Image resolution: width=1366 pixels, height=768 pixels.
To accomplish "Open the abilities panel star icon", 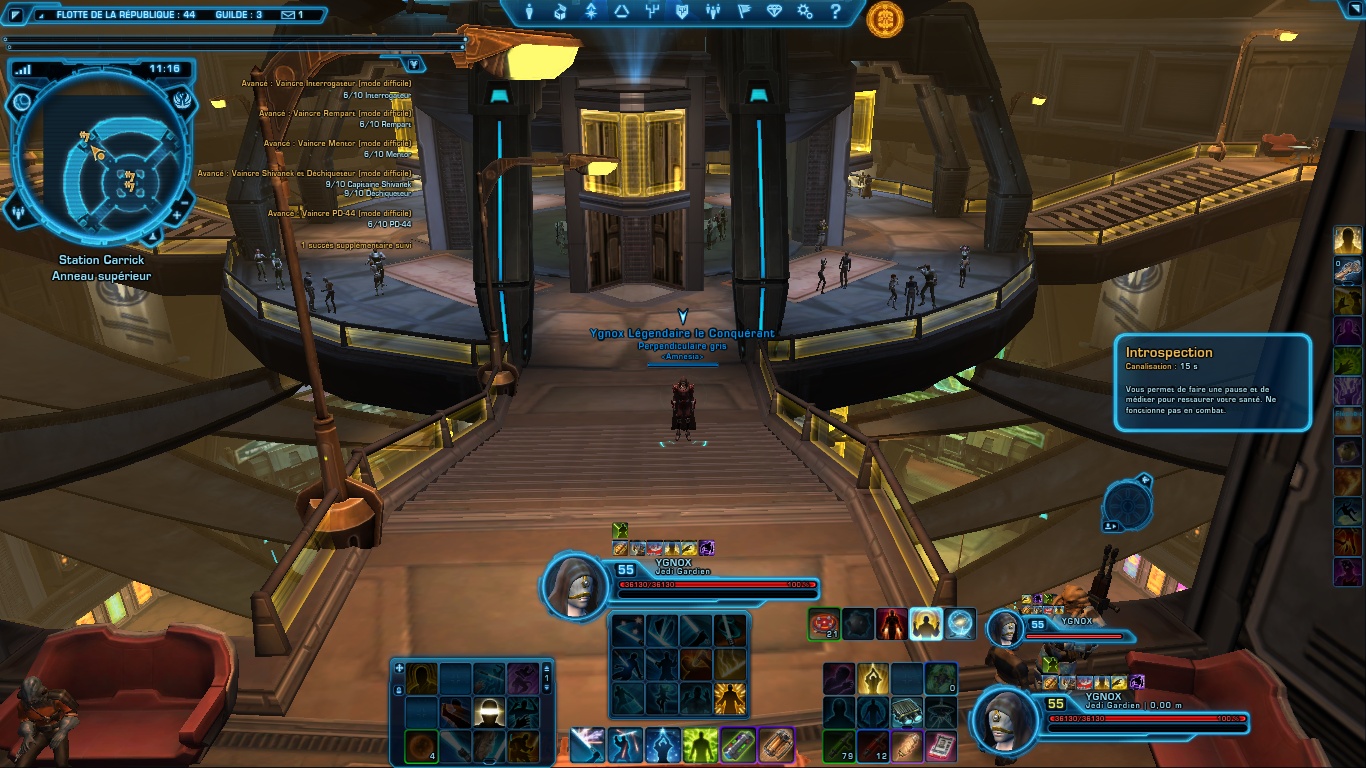I will click(x=589, y=12).
